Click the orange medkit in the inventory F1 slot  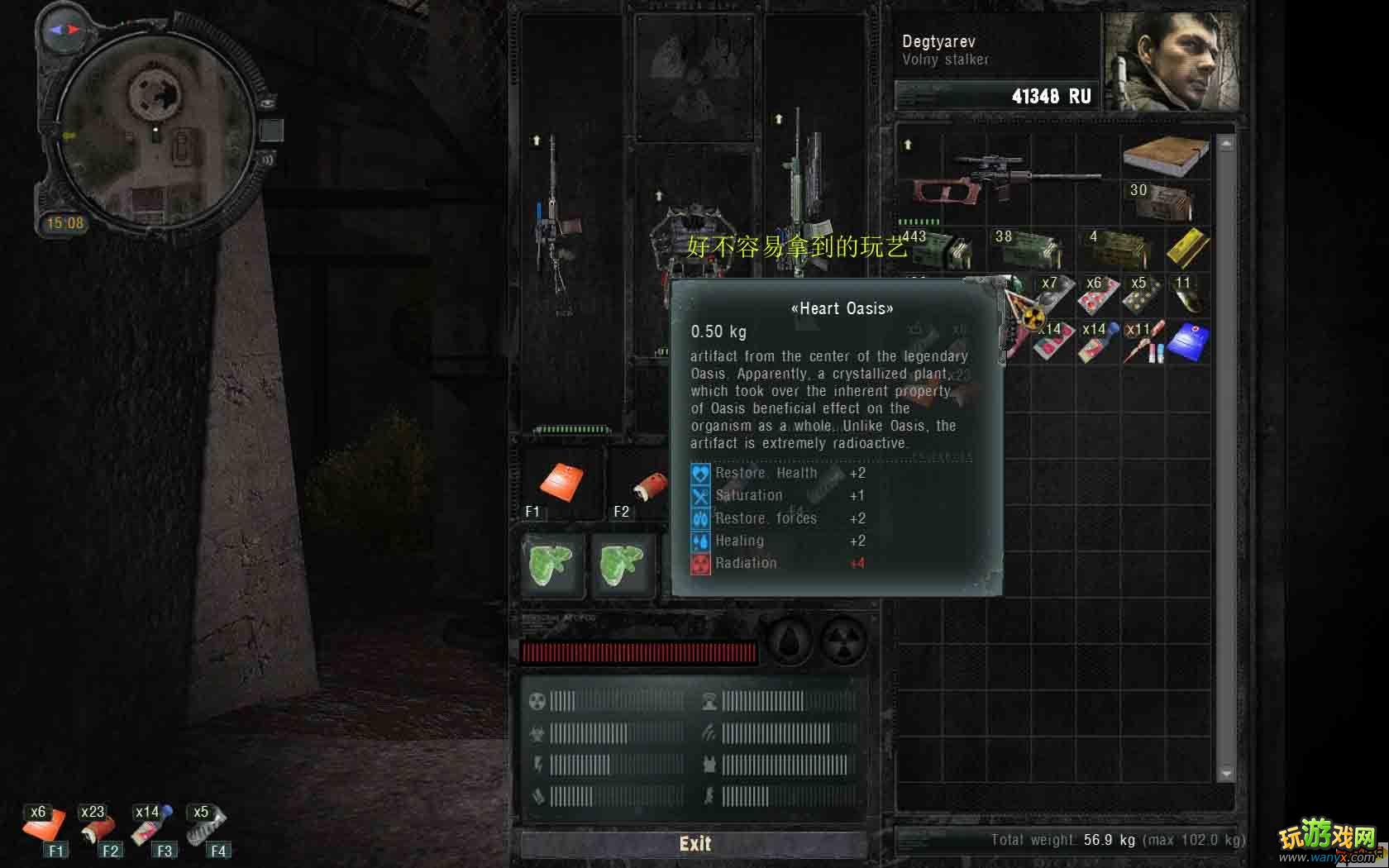coord(561,484)
